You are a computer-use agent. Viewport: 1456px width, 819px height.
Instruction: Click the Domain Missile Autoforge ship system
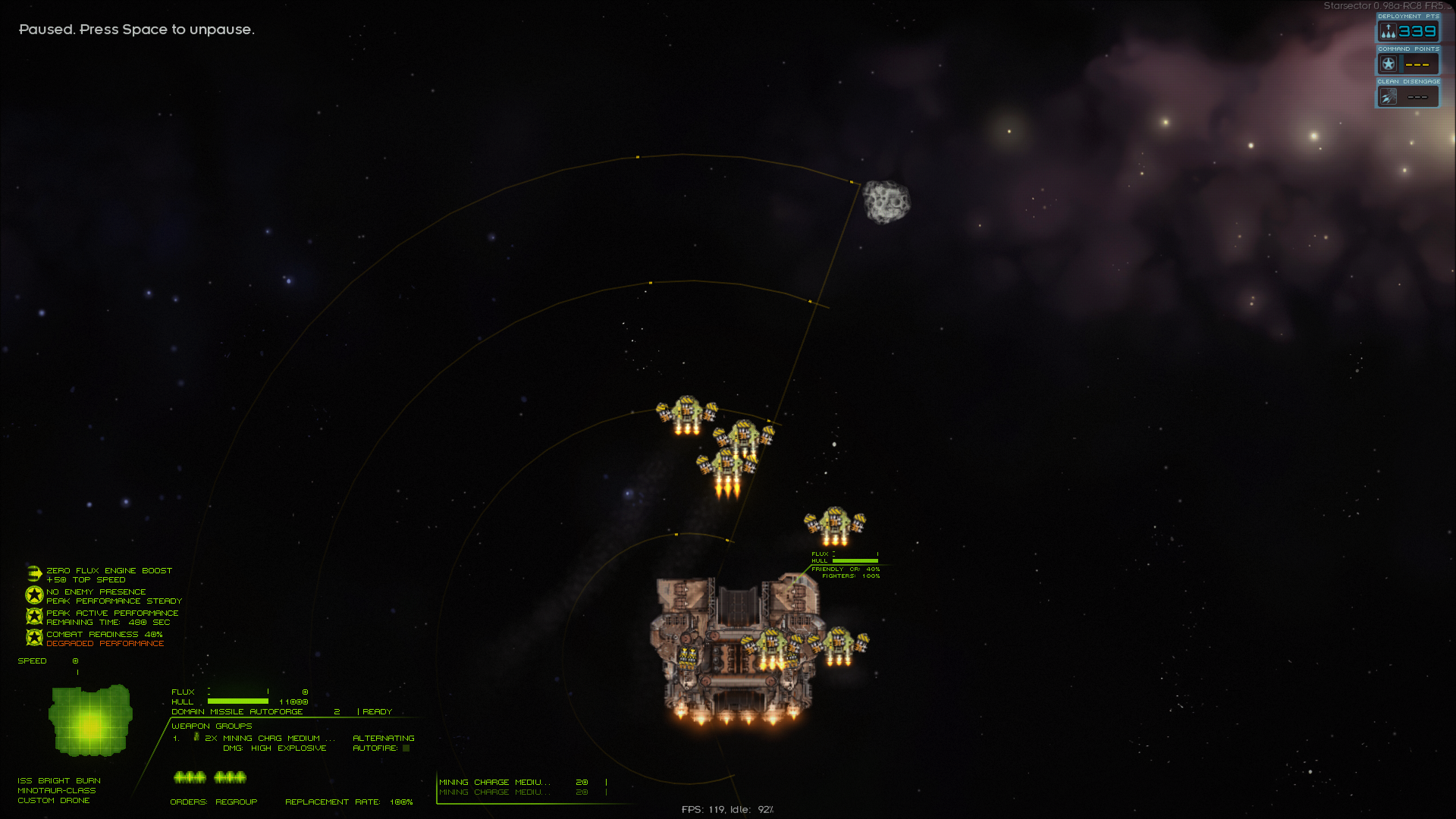pyautogui.click(x=237, y=712)
